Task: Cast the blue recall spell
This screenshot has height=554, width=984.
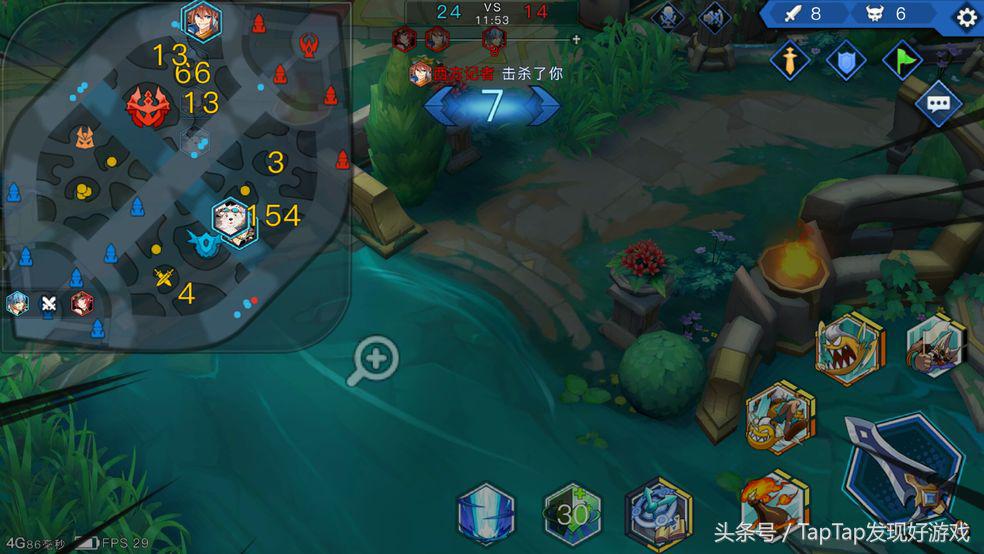Action: [x=486, y=515]
